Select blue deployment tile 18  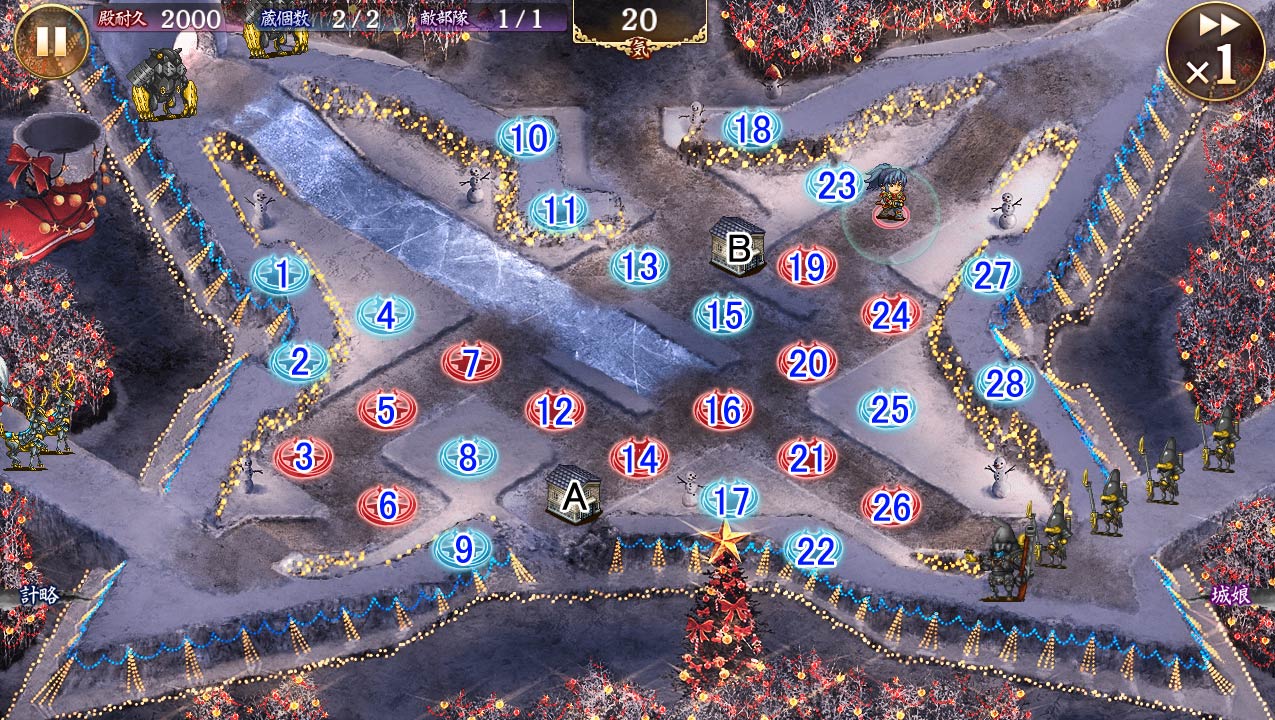(x=752, y=129)
